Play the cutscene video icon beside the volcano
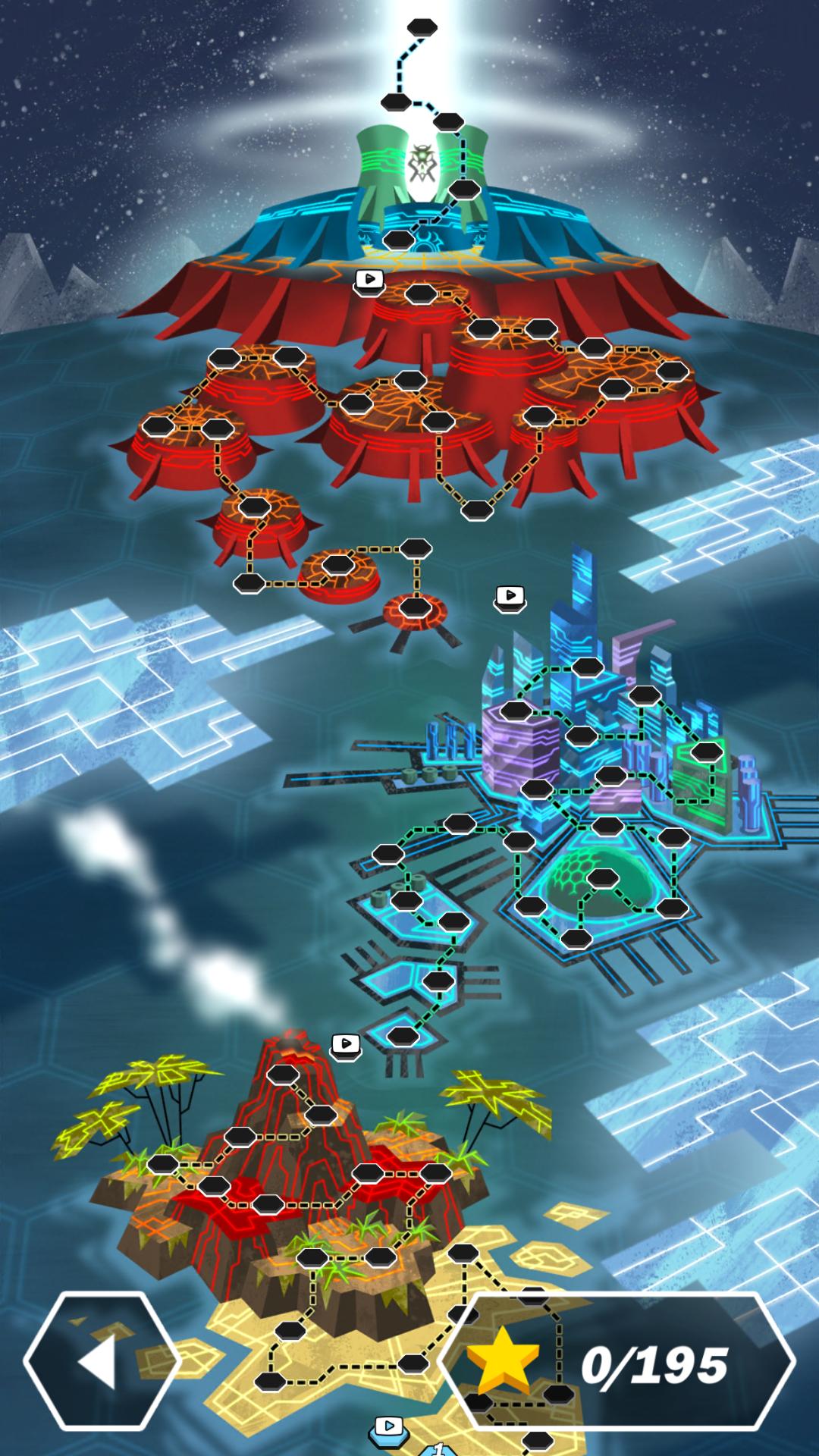 coord(346,1045)
